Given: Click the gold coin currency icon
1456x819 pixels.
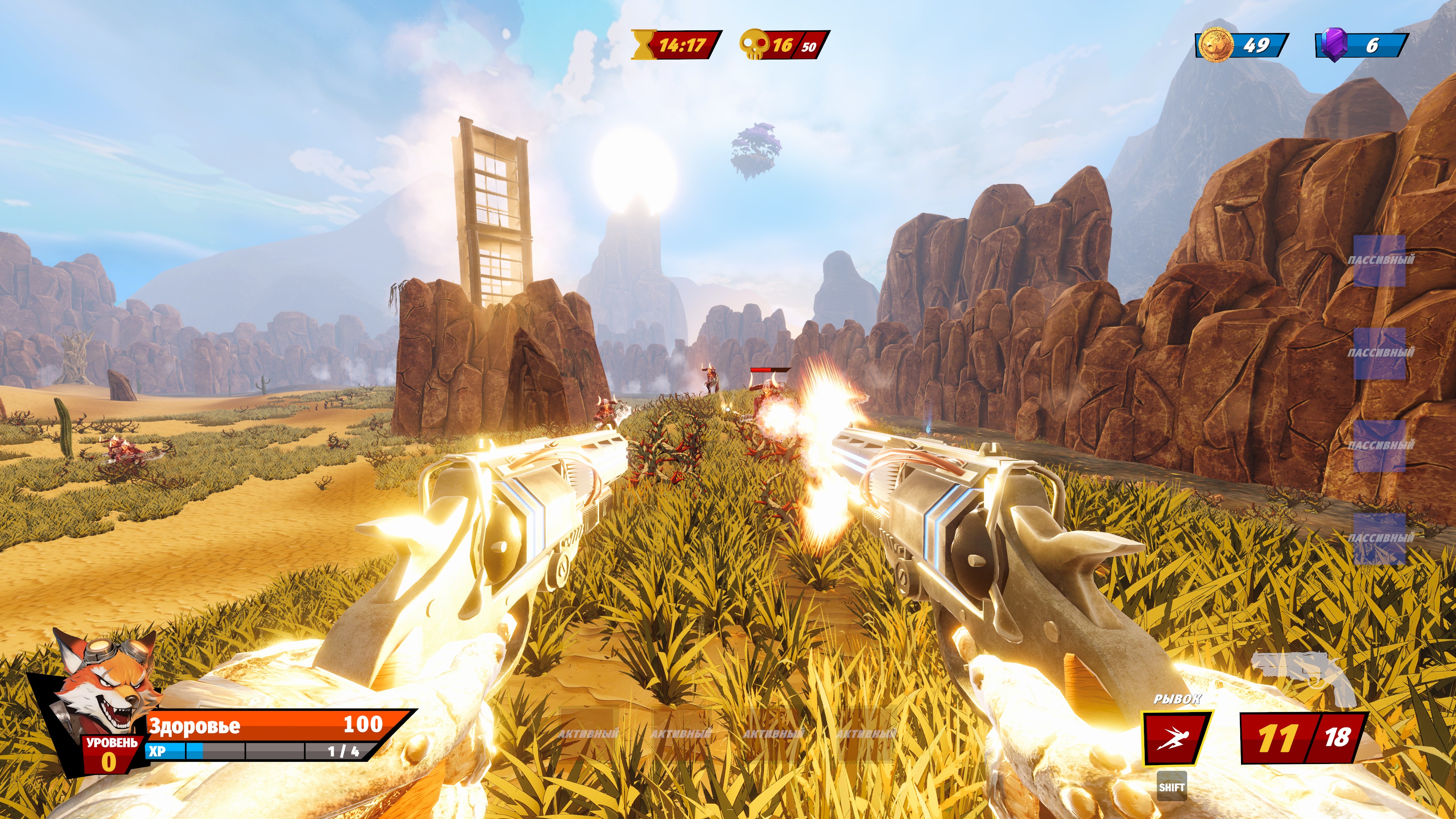Looking at the screenshot, I should click(1214, 45).
